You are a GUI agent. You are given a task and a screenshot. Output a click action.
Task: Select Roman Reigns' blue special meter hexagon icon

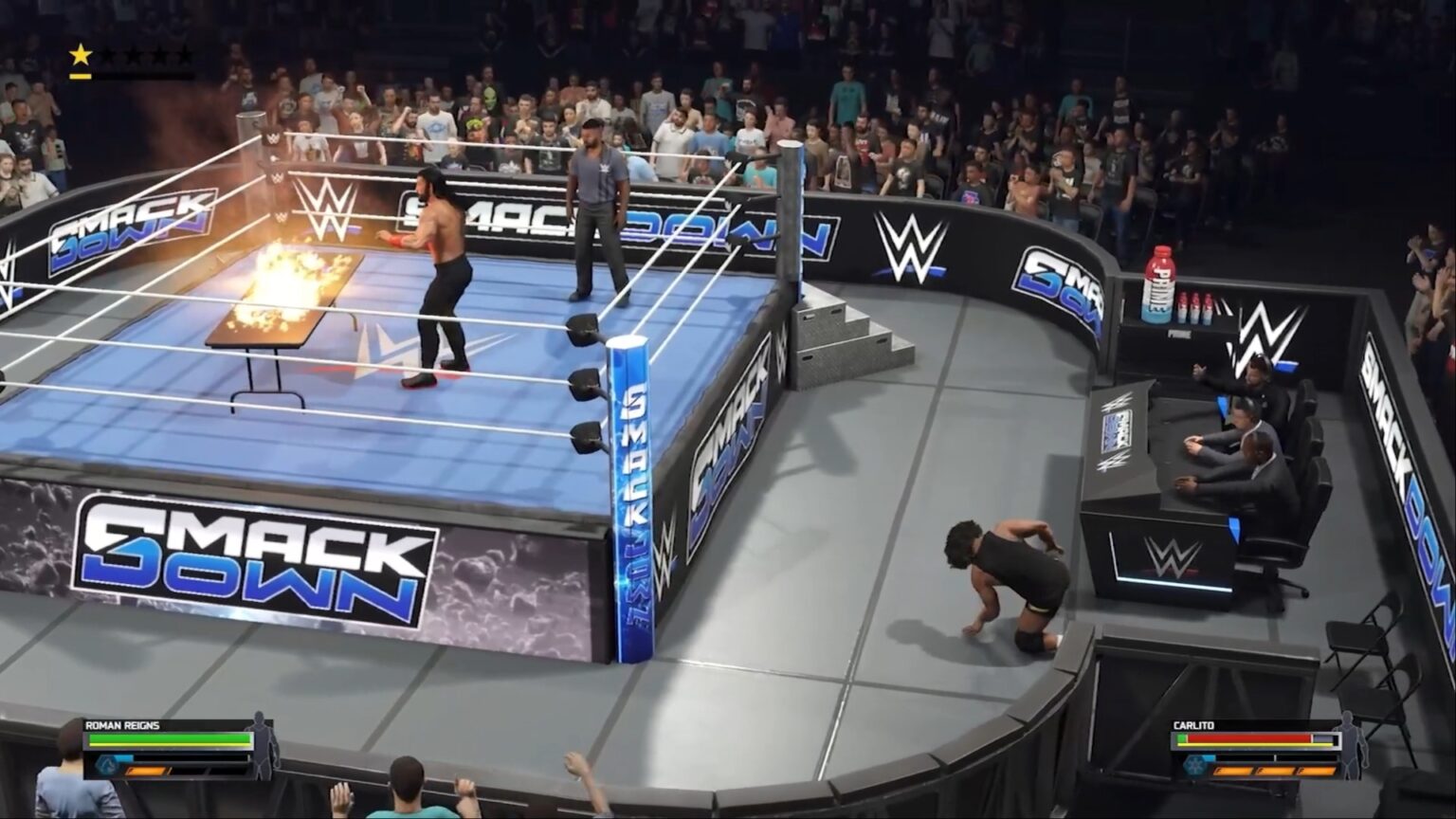109,763
